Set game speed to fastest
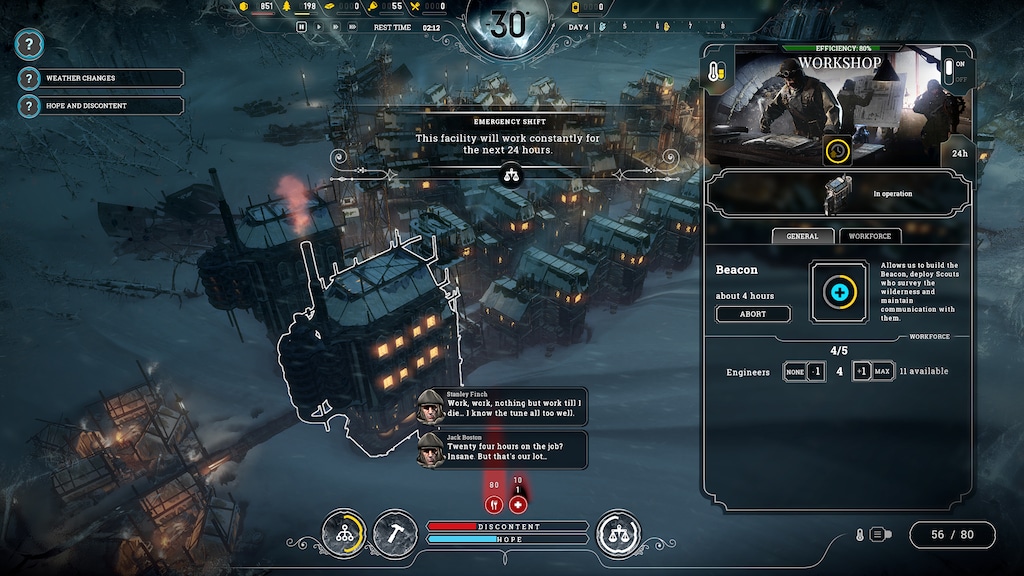 coord(353,27)
